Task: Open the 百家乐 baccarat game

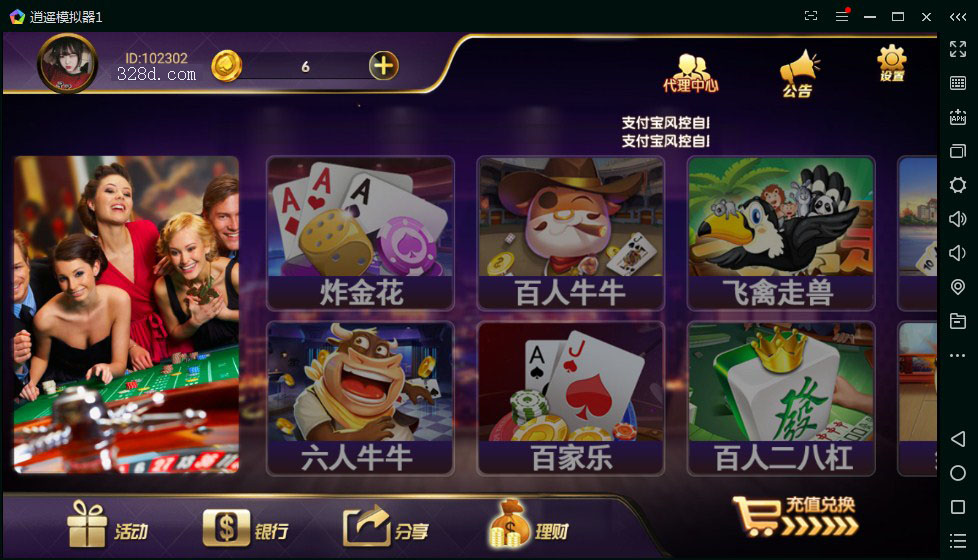Action: (570, 397)
